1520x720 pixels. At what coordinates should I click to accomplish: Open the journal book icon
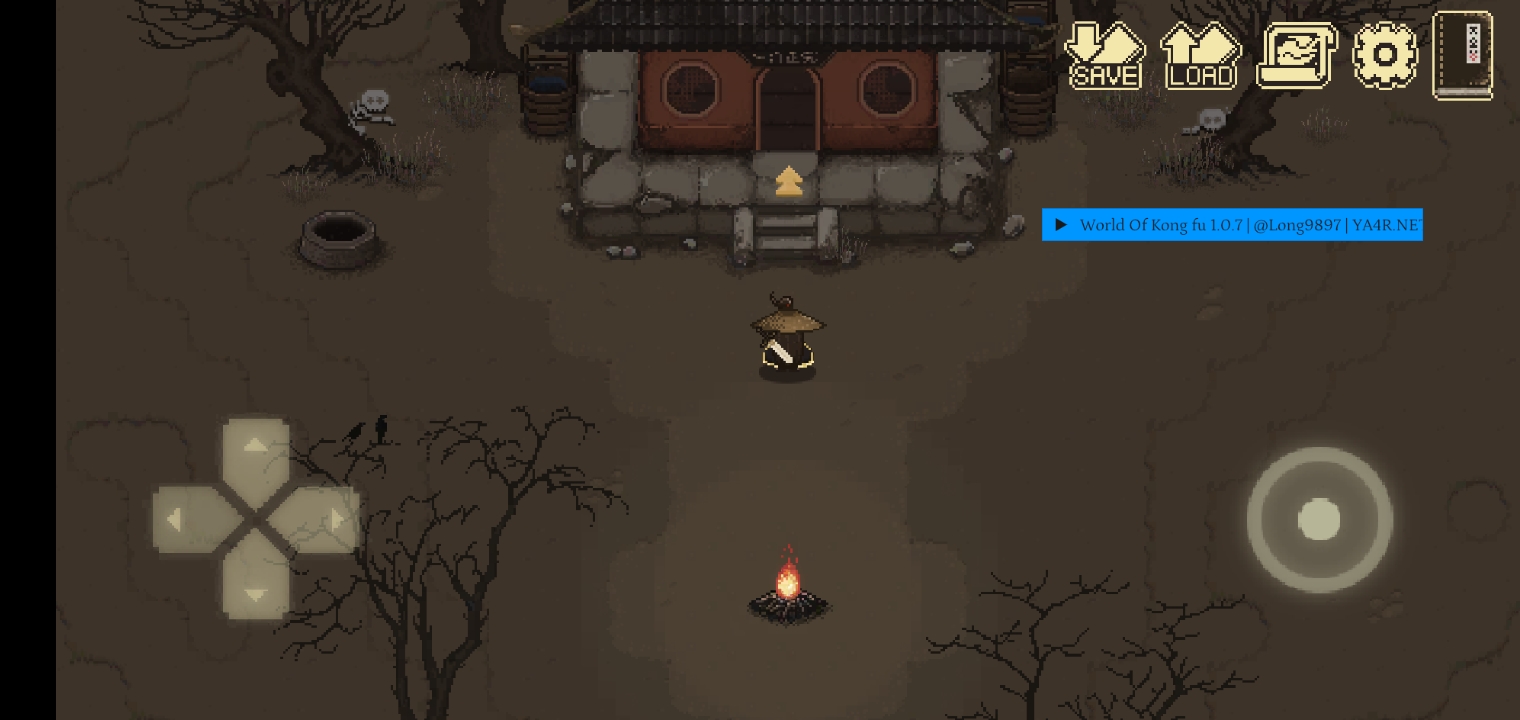tap(1463, 56)
